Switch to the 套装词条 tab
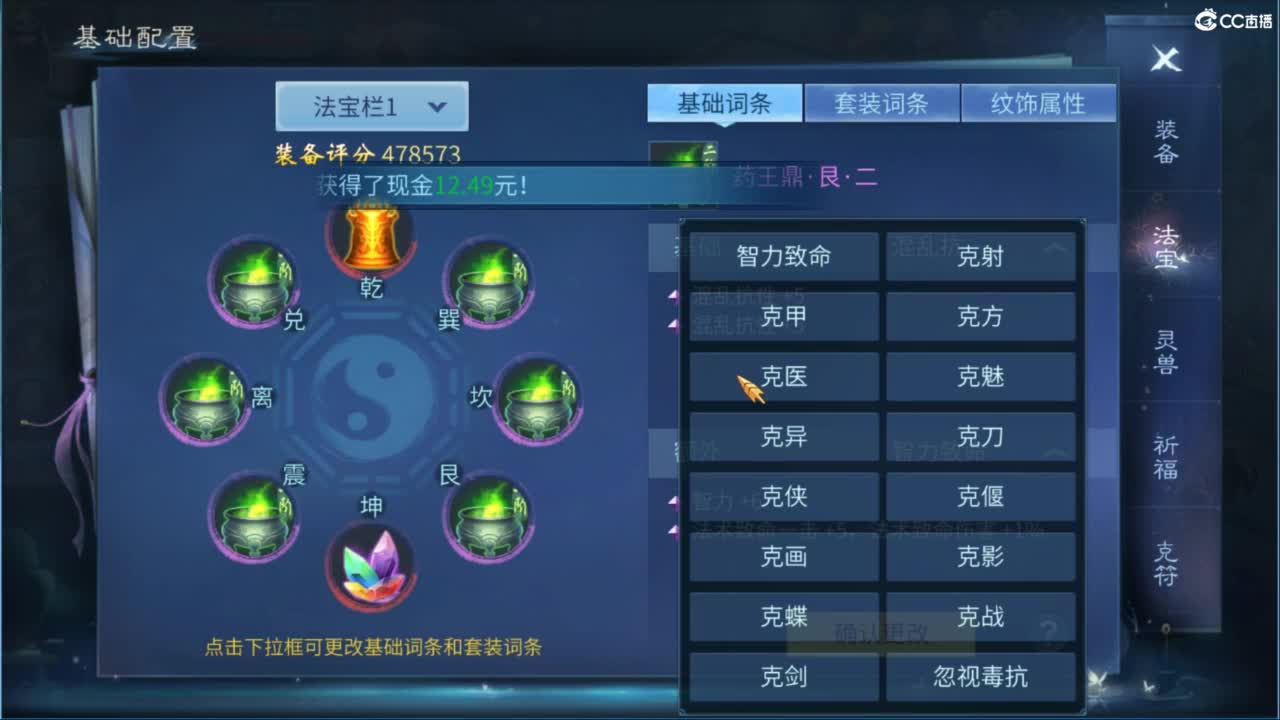 [882, 102]
